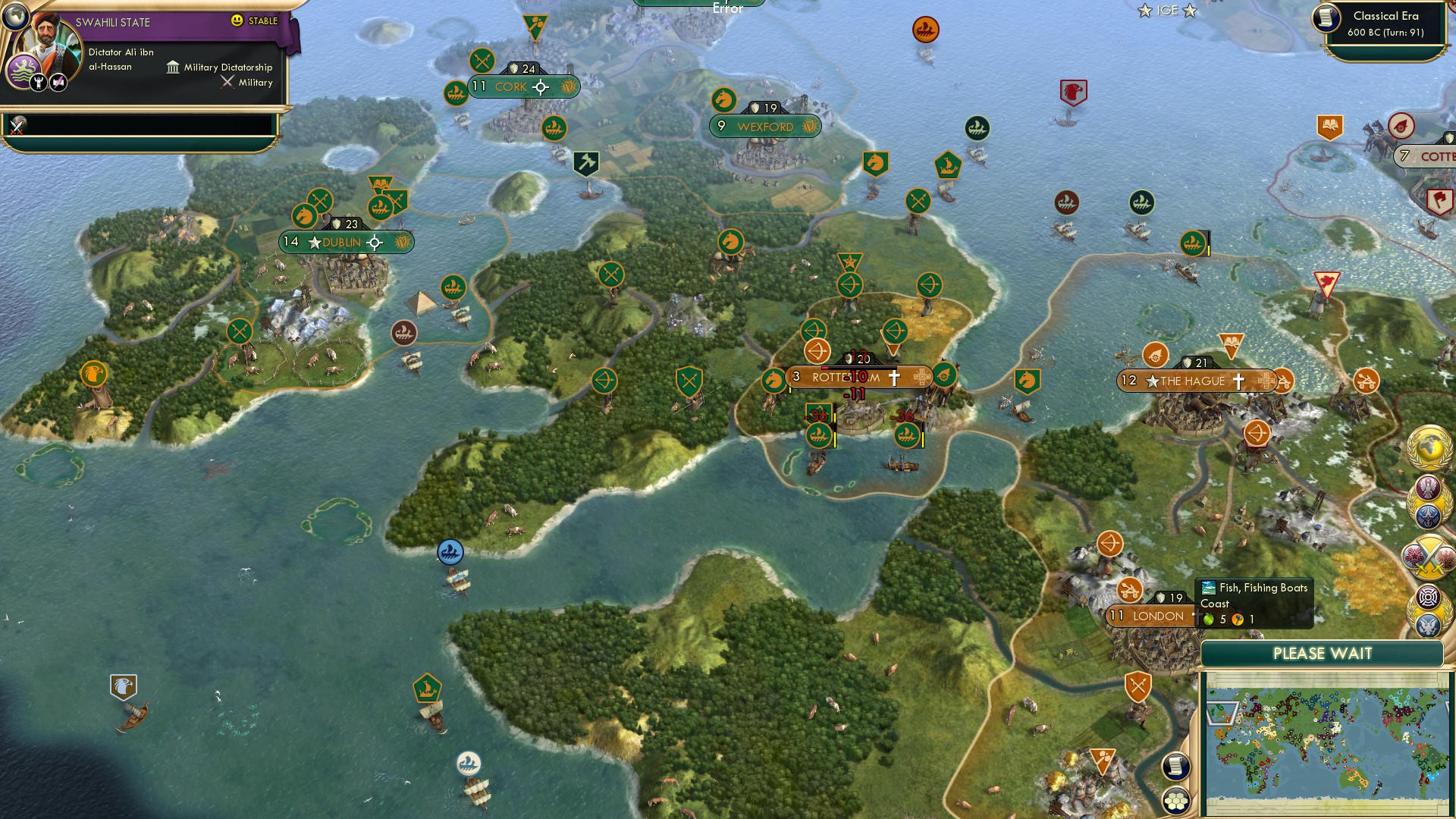
Task: Open the Civilopedia scroll icon near the minimap
Action: point(1176,767)
